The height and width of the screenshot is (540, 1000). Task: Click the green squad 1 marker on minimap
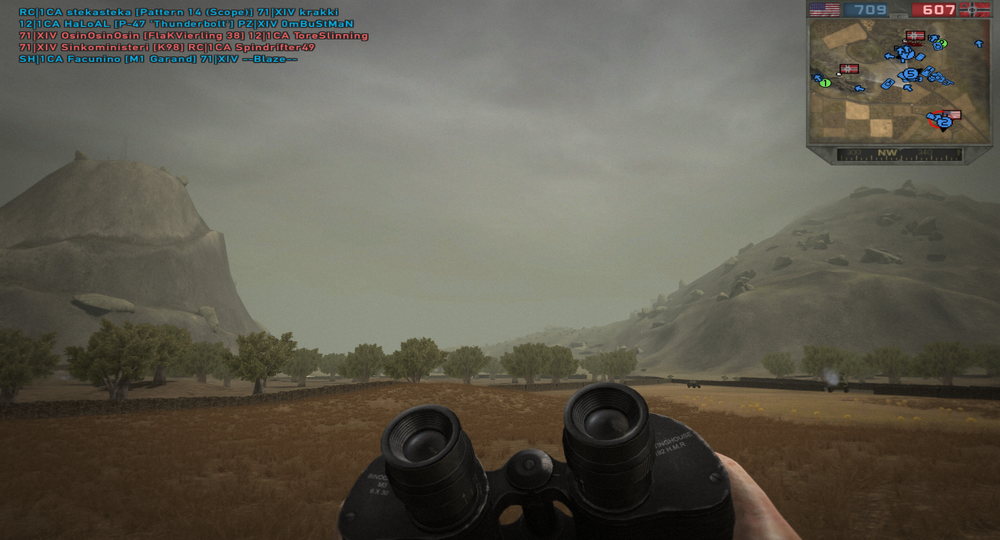point(825,83)
